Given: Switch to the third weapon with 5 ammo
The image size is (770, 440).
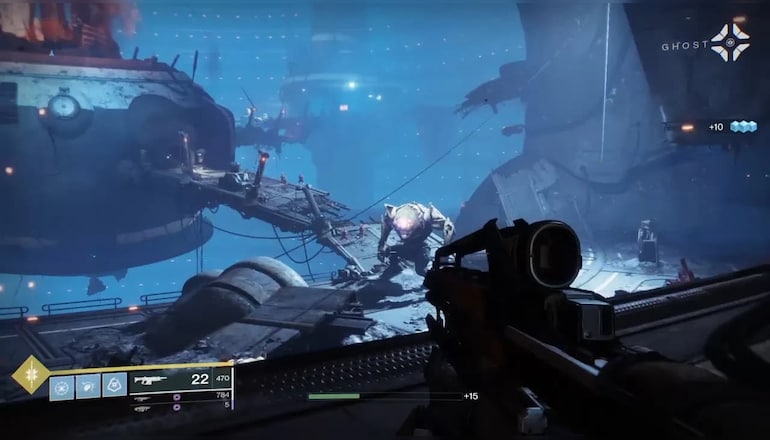Looking at the screenshot, I should tap(182, 406).
